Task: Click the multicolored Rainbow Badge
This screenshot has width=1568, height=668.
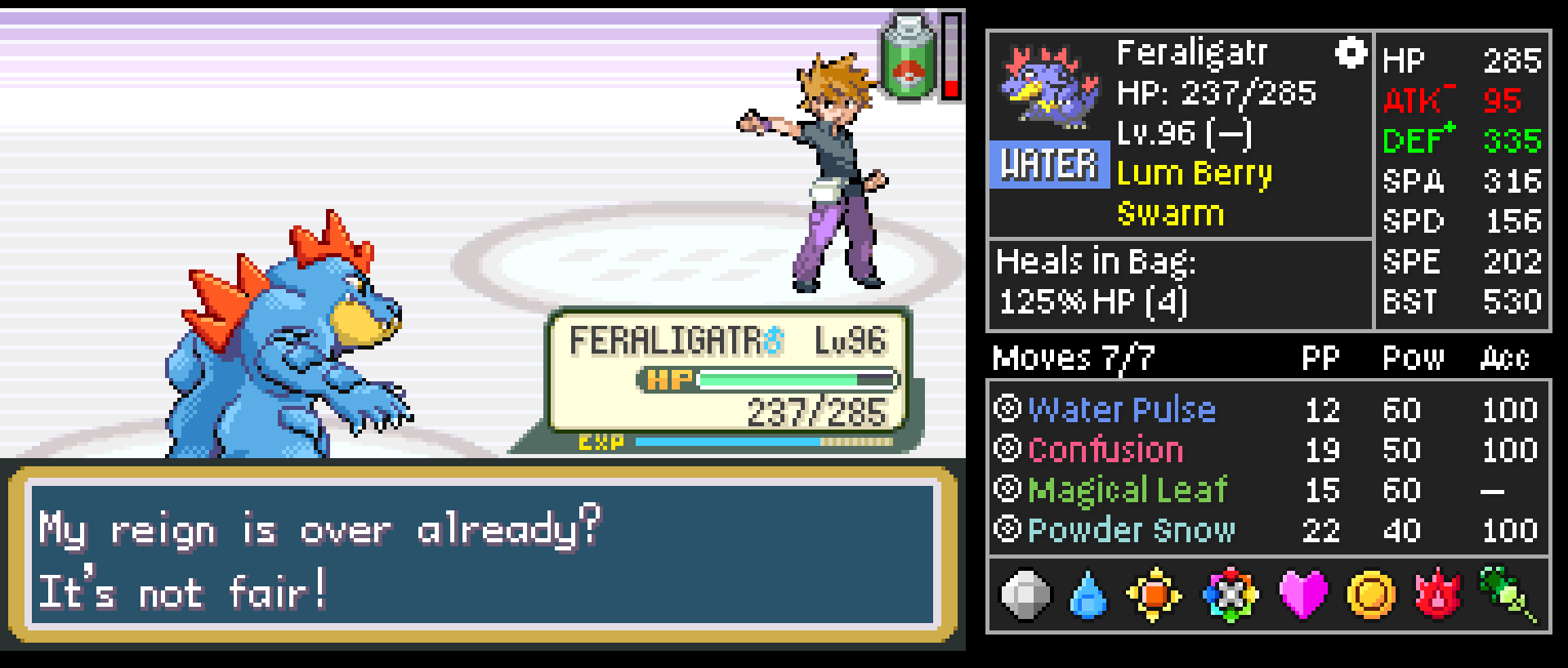Action: click(x=1230, y=595)
